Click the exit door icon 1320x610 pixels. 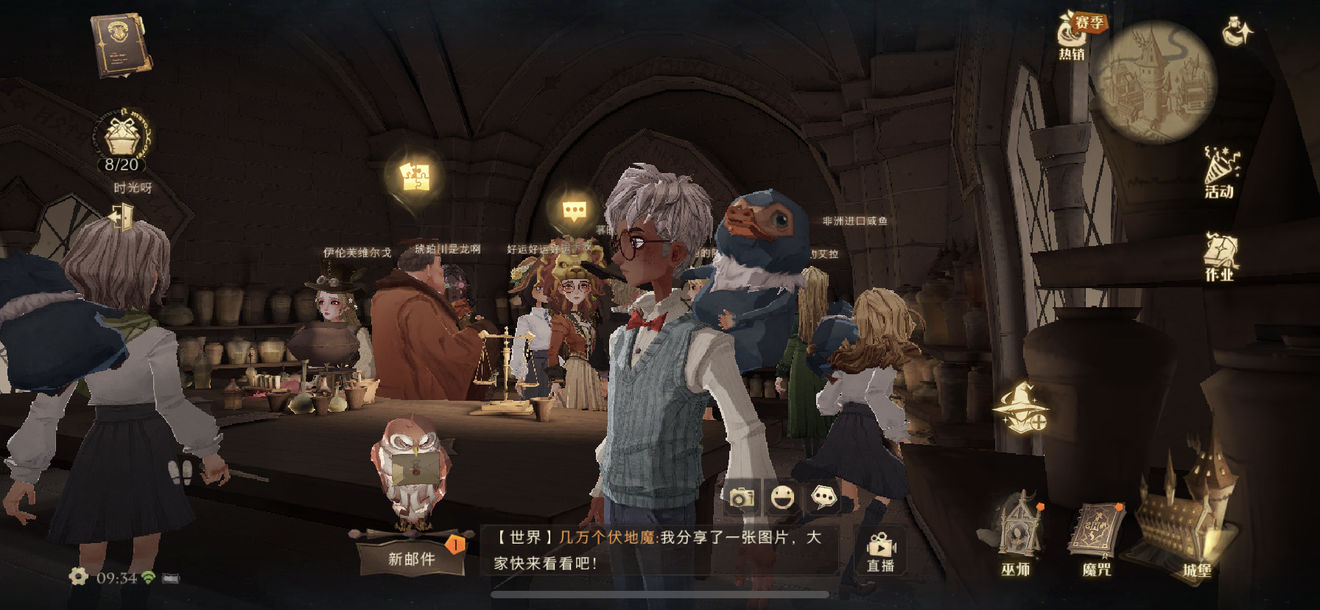(123, 216)
